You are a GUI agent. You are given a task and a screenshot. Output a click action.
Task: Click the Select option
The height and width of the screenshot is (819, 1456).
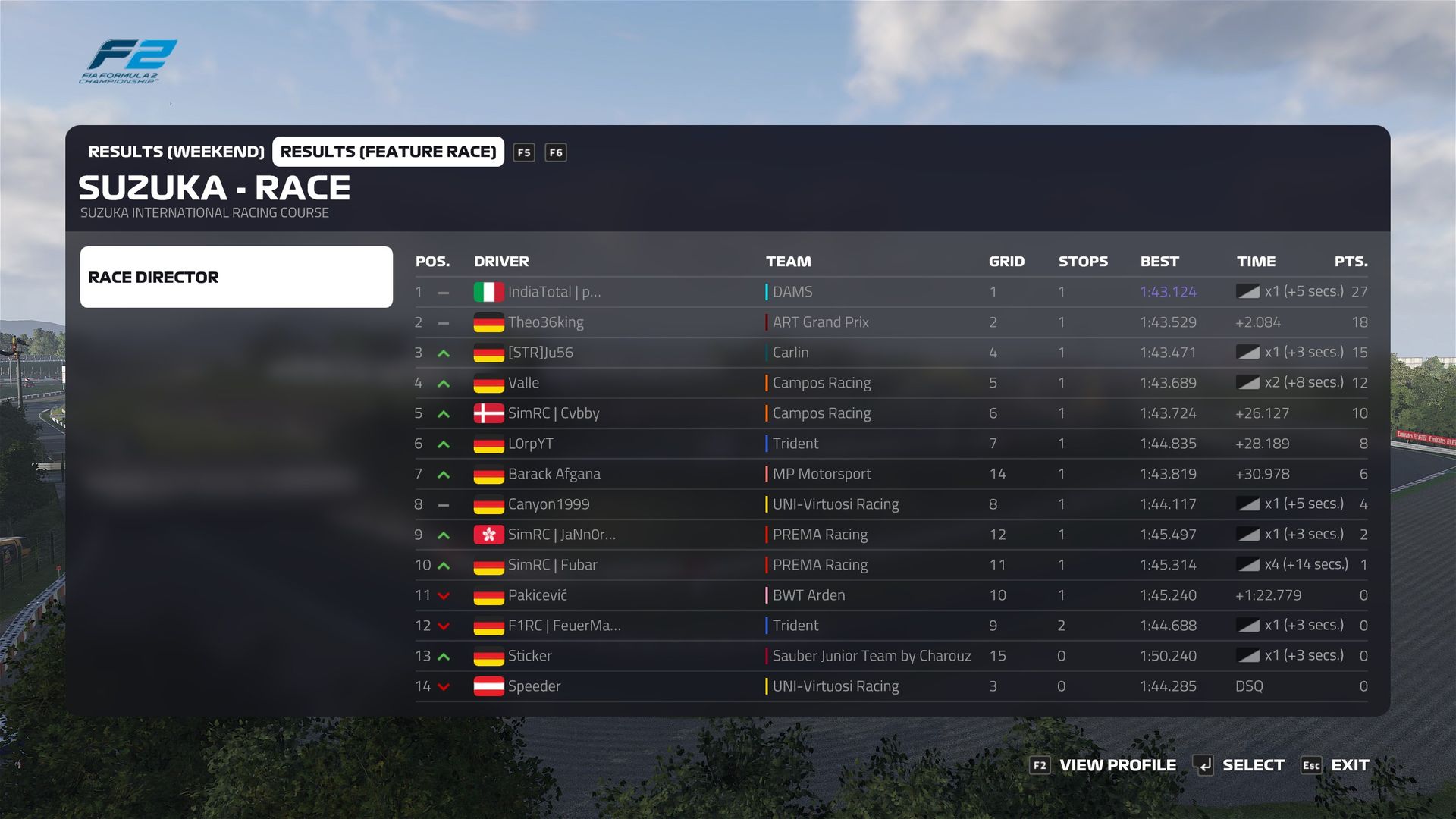tap(1239, 765)
